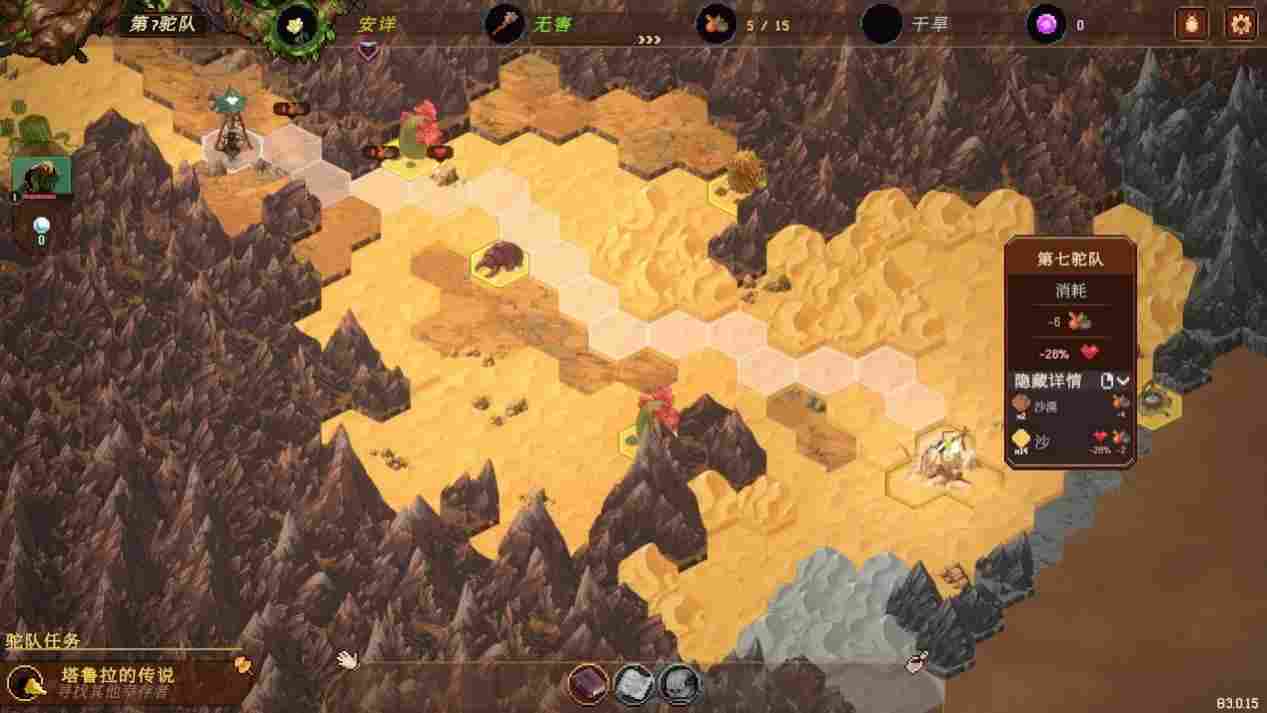
Task: Click the food supply fruit icon
Action: [x=716, y=24]
